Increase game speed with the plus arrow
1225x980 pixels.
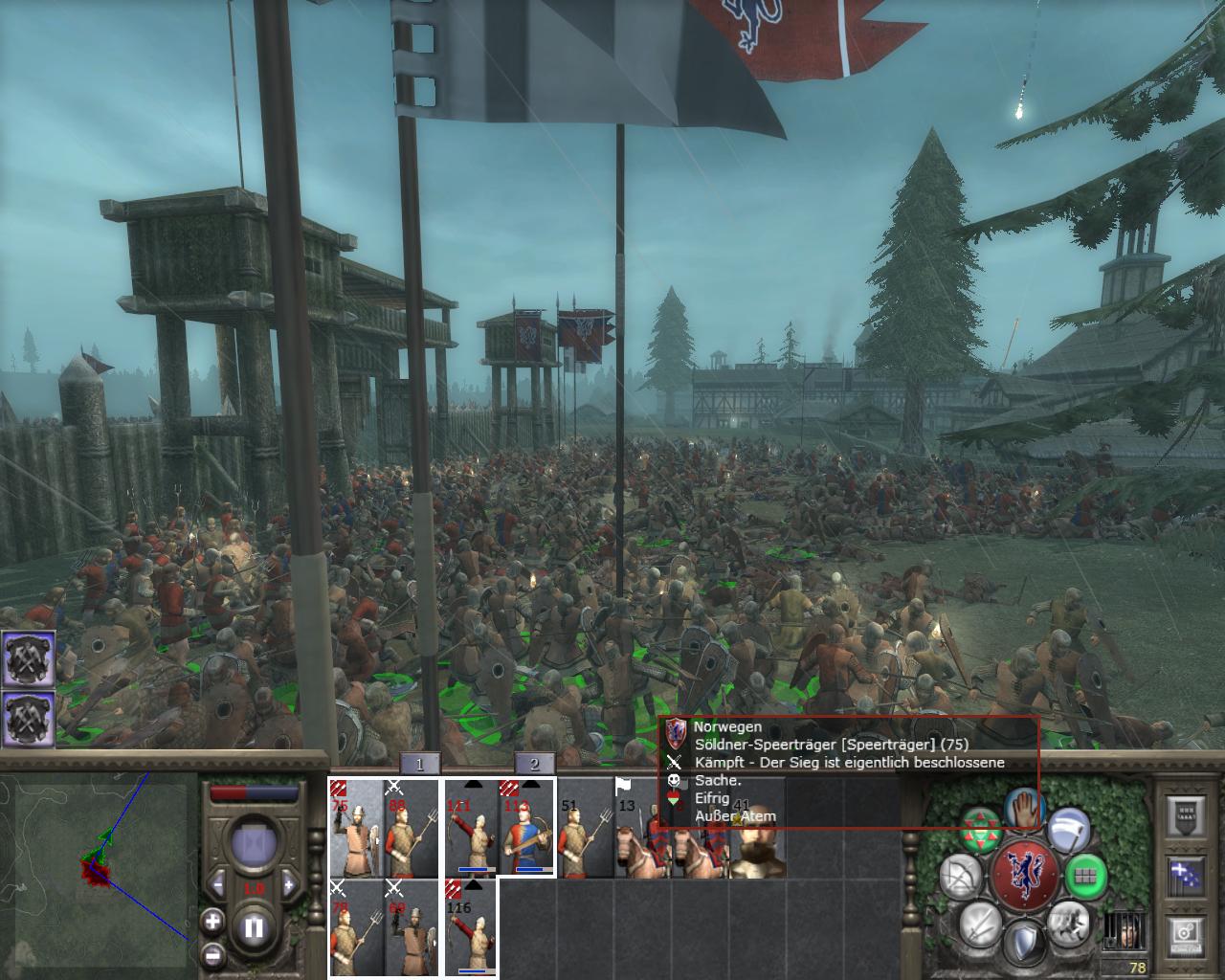pos(290,886)
